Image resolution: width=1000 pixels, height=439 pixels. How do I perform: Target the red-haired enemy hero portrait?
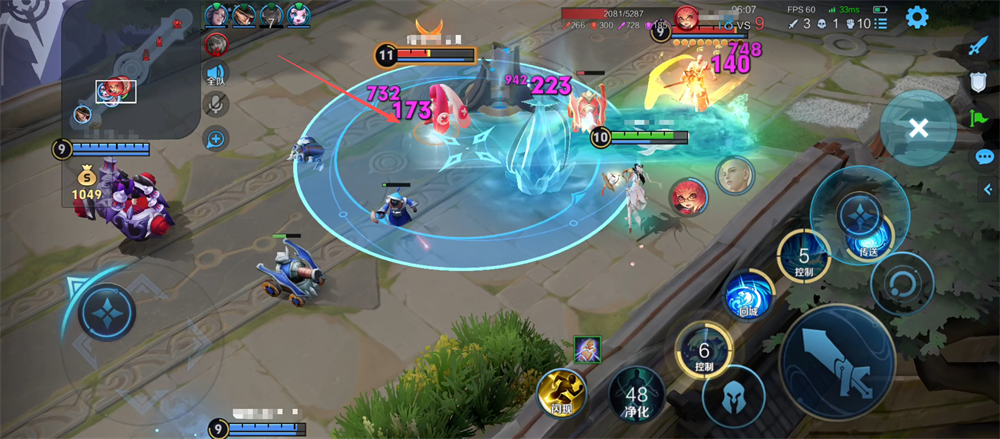pos(688,197)
